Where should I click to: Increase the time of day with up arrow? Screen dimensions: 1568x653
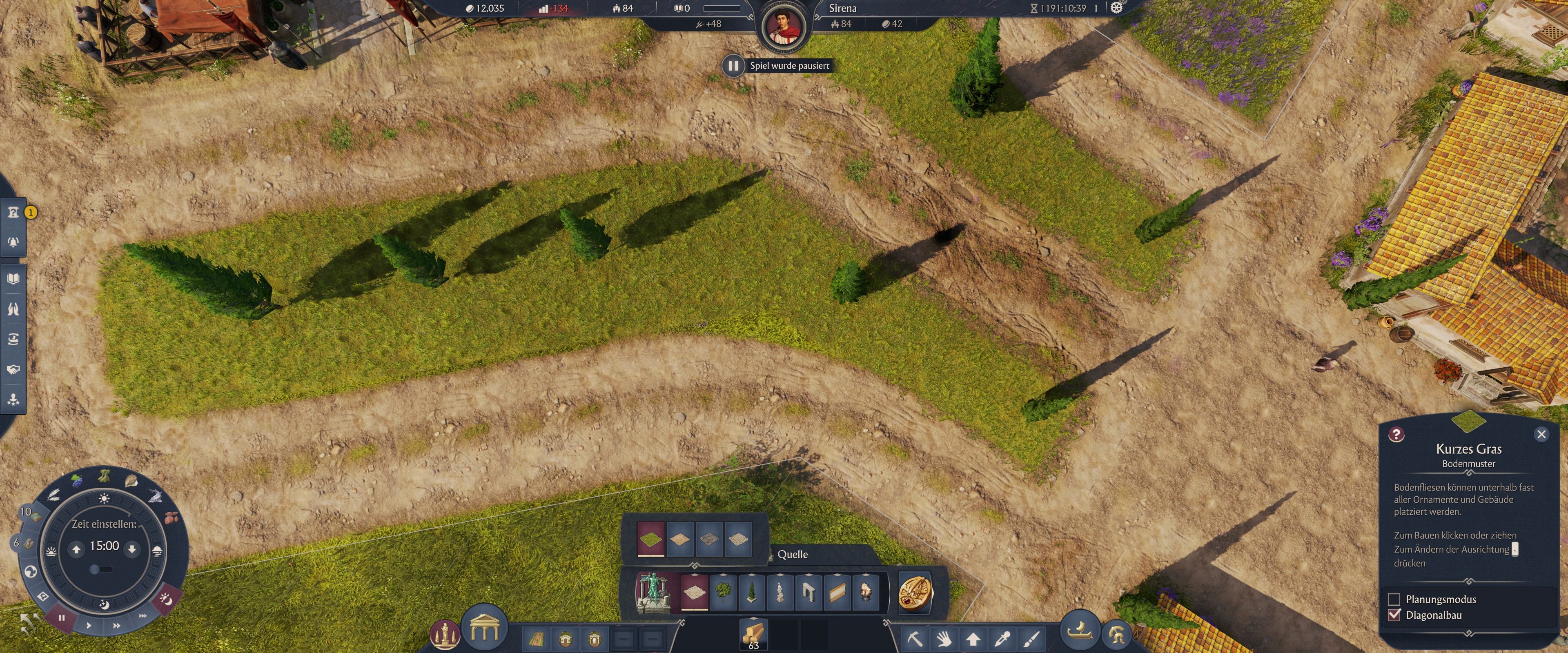[x=77, y=550]
